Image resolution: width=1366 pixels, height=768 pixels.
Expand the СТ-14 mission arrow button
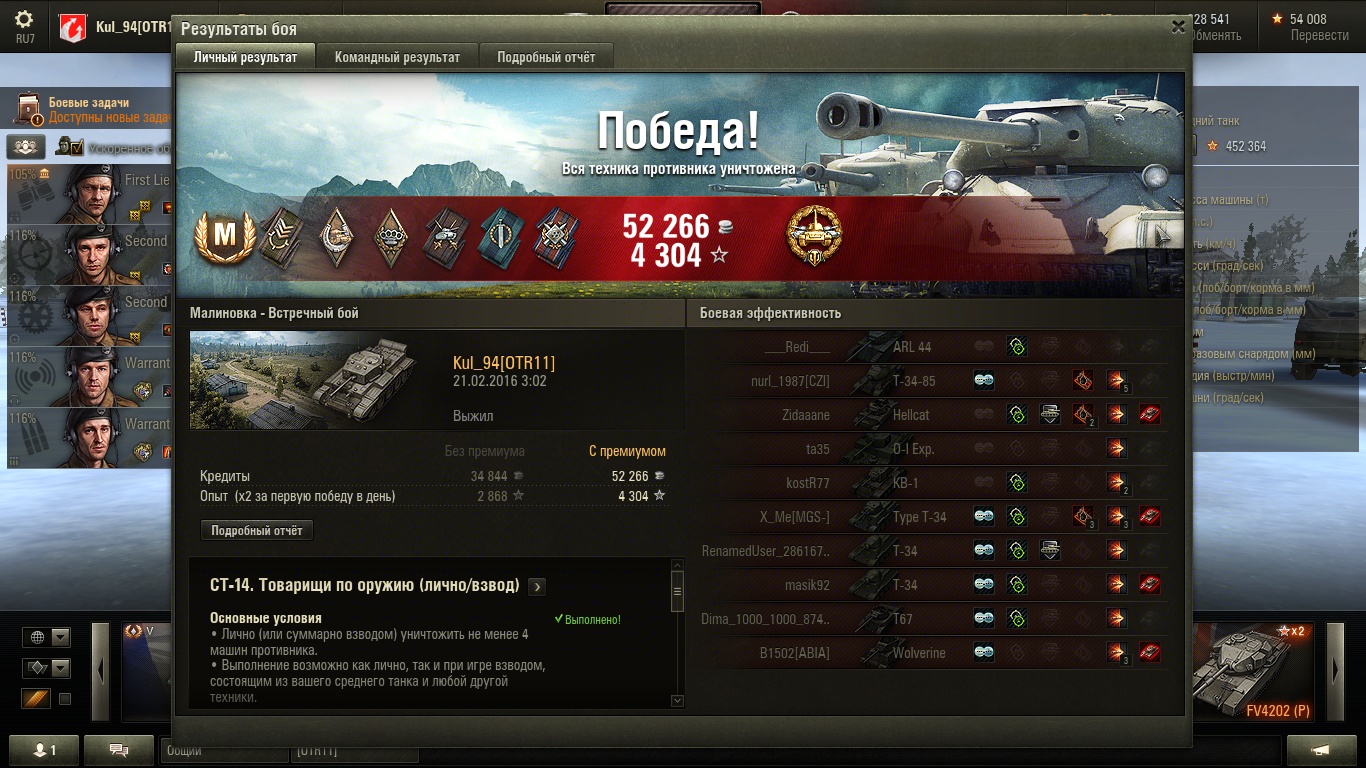537,586
